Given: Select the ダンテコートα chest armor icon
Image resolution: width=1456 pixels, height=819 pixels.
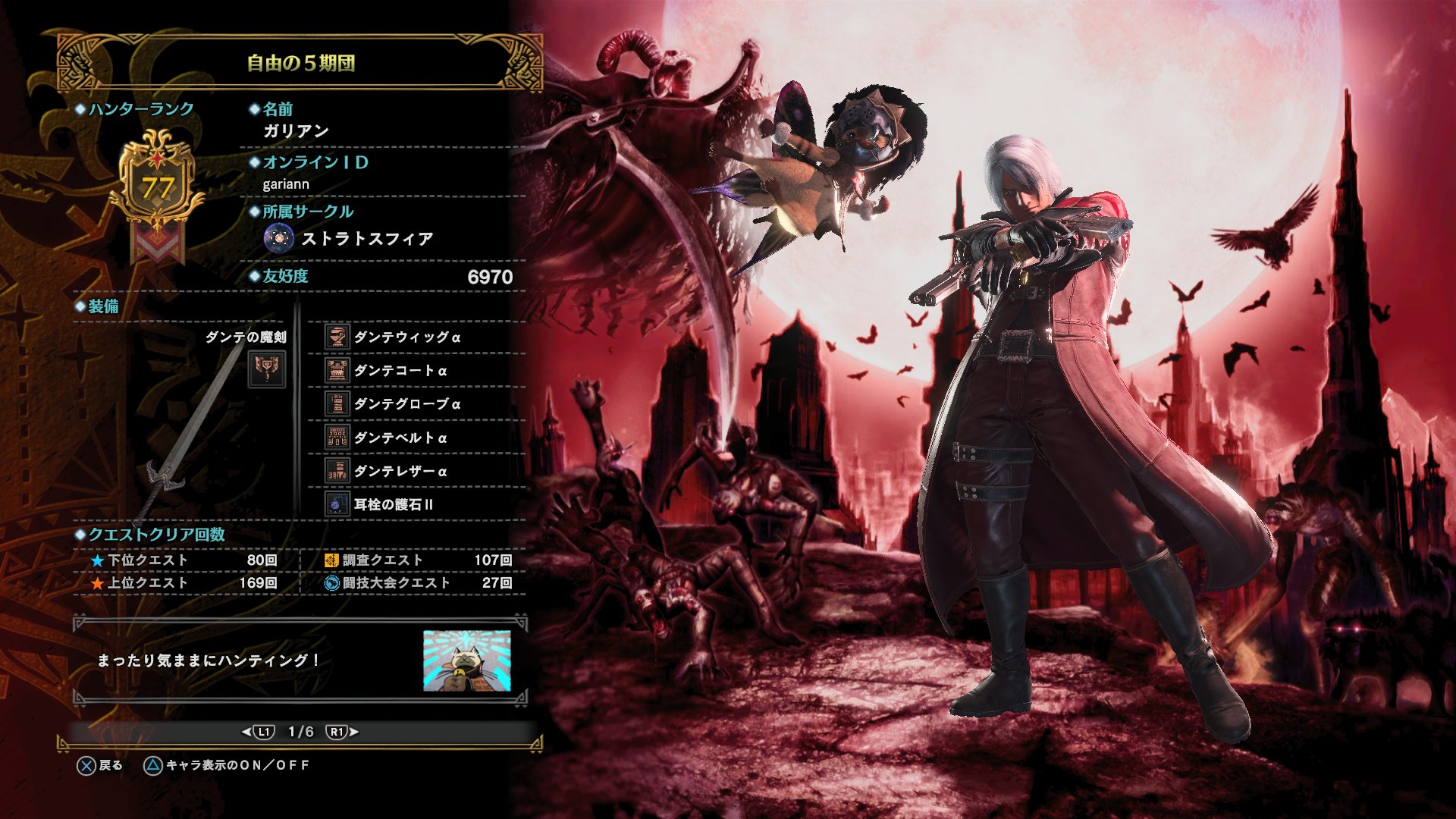Looking at the screenshot, I should click(336, 371).
